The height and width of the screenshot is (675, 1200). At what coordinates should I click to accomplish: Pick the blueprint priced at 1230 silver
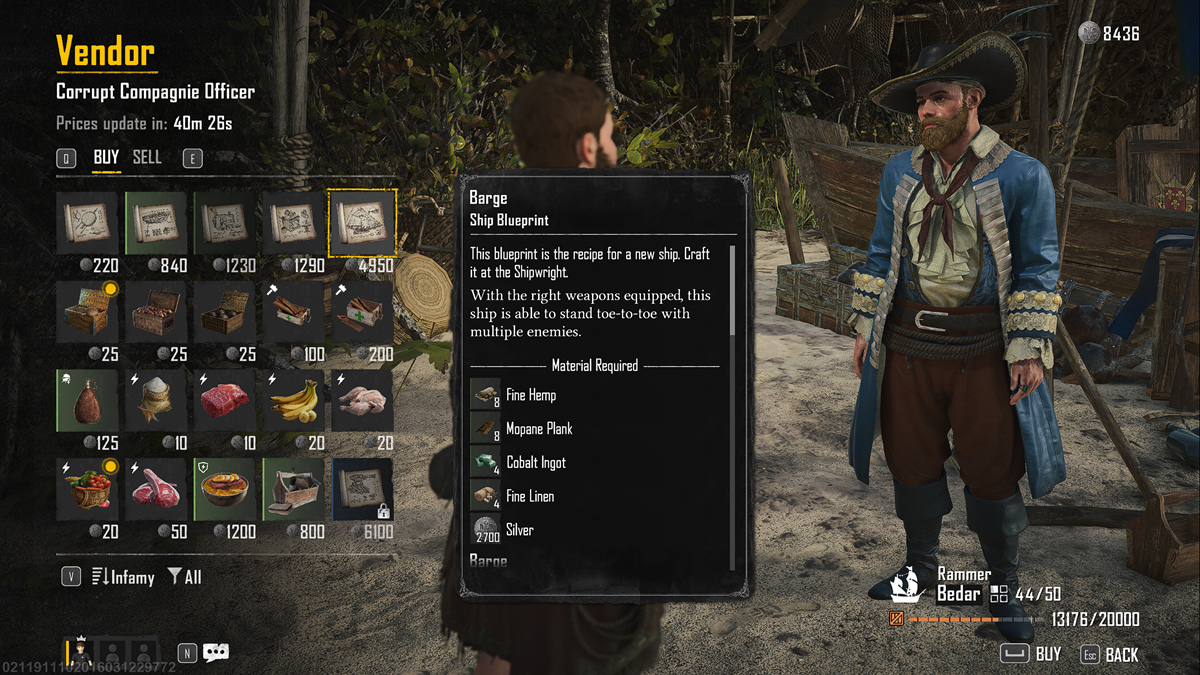click(x=226, y=223)
